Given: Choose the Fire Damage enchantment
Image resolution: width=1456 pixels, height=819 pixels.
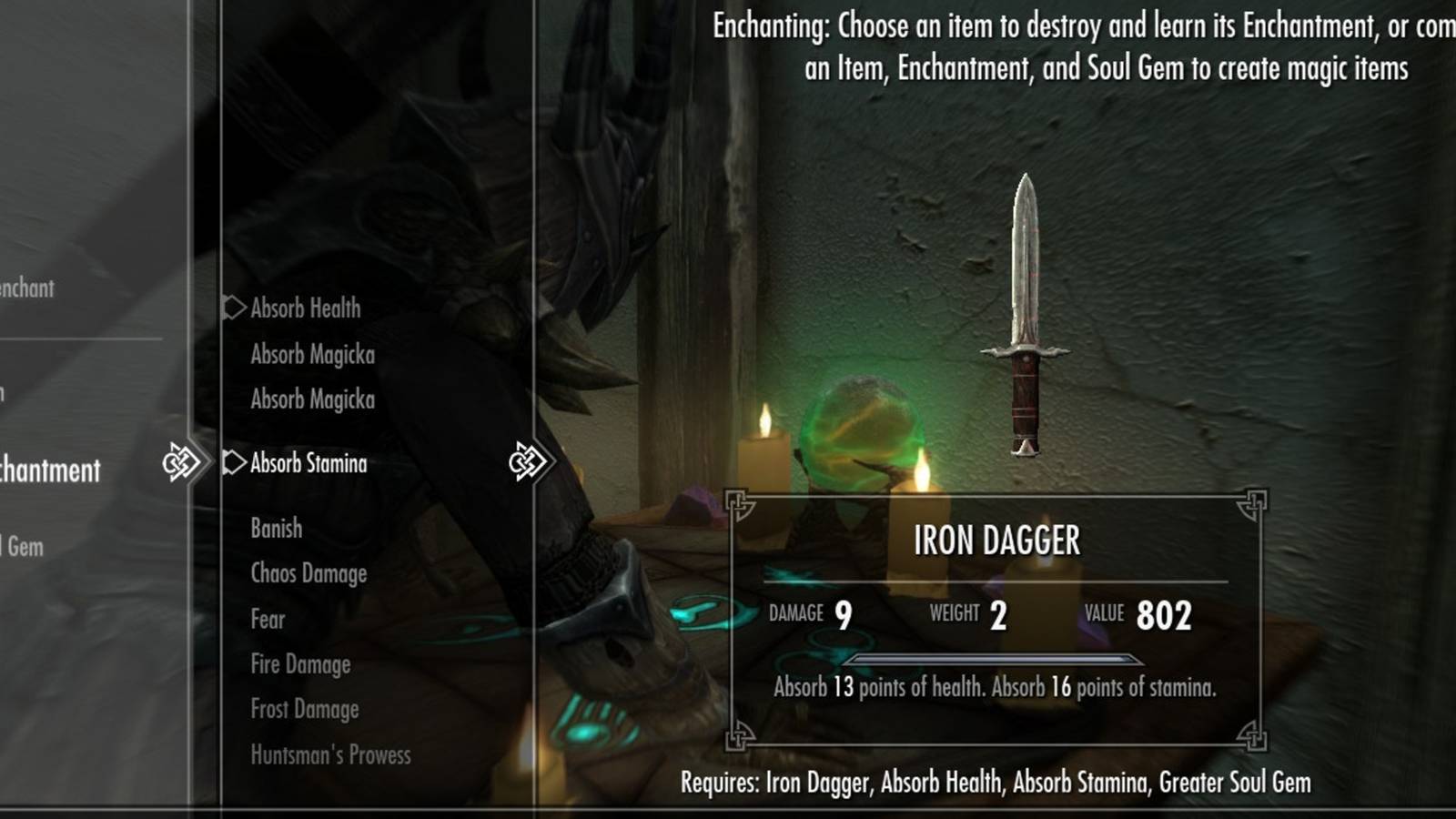Looking at the screenshot, I should (x=300, y=664).
